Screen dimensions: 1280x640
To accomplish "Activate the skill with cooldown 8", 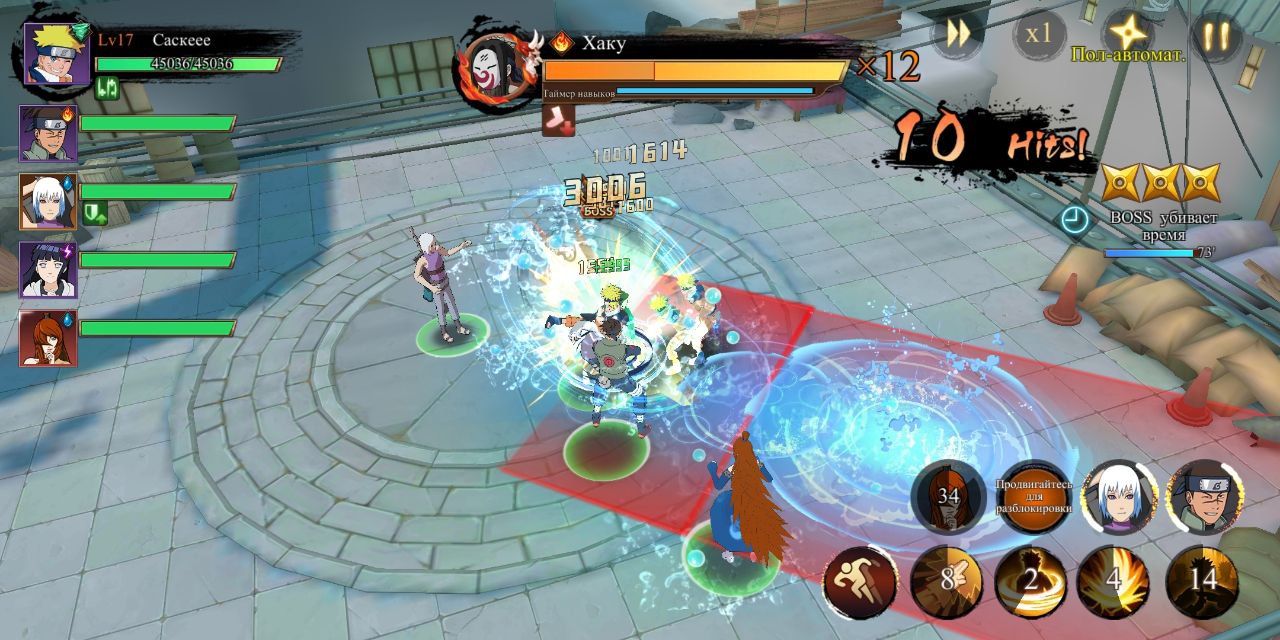I will tap(945, 582).
